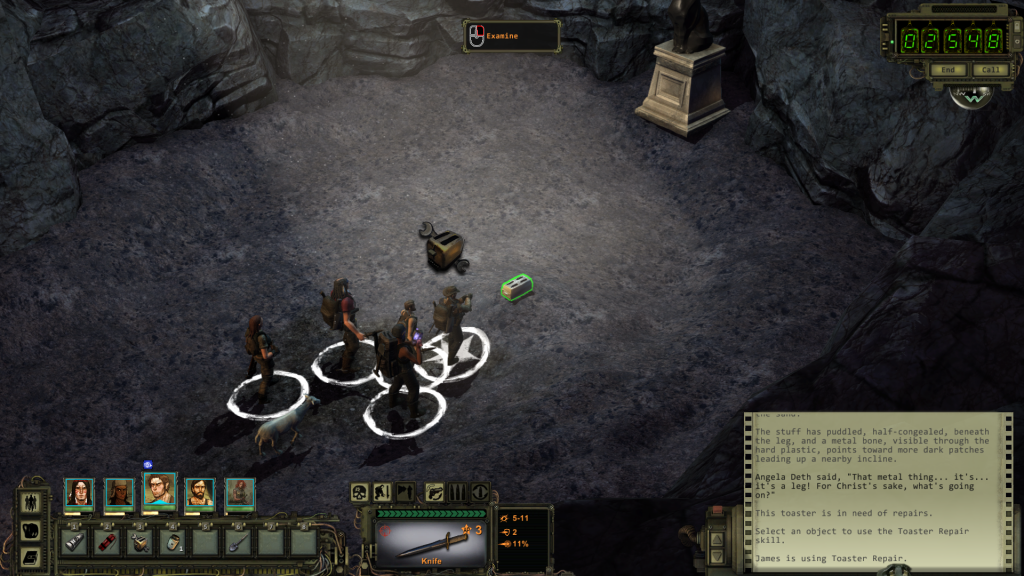Use the Call button on the radio
Image resolution: width=1024 pixels, height=576 pixels.
click(990, 70)
